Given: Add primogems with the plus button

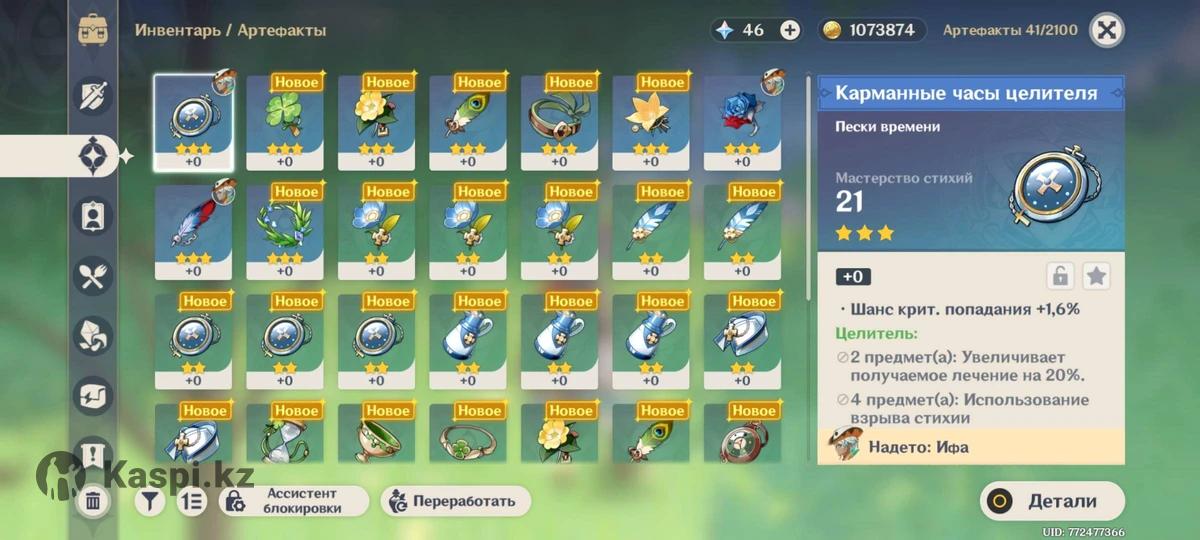Looking at the screenshot, I should [790, 30].
